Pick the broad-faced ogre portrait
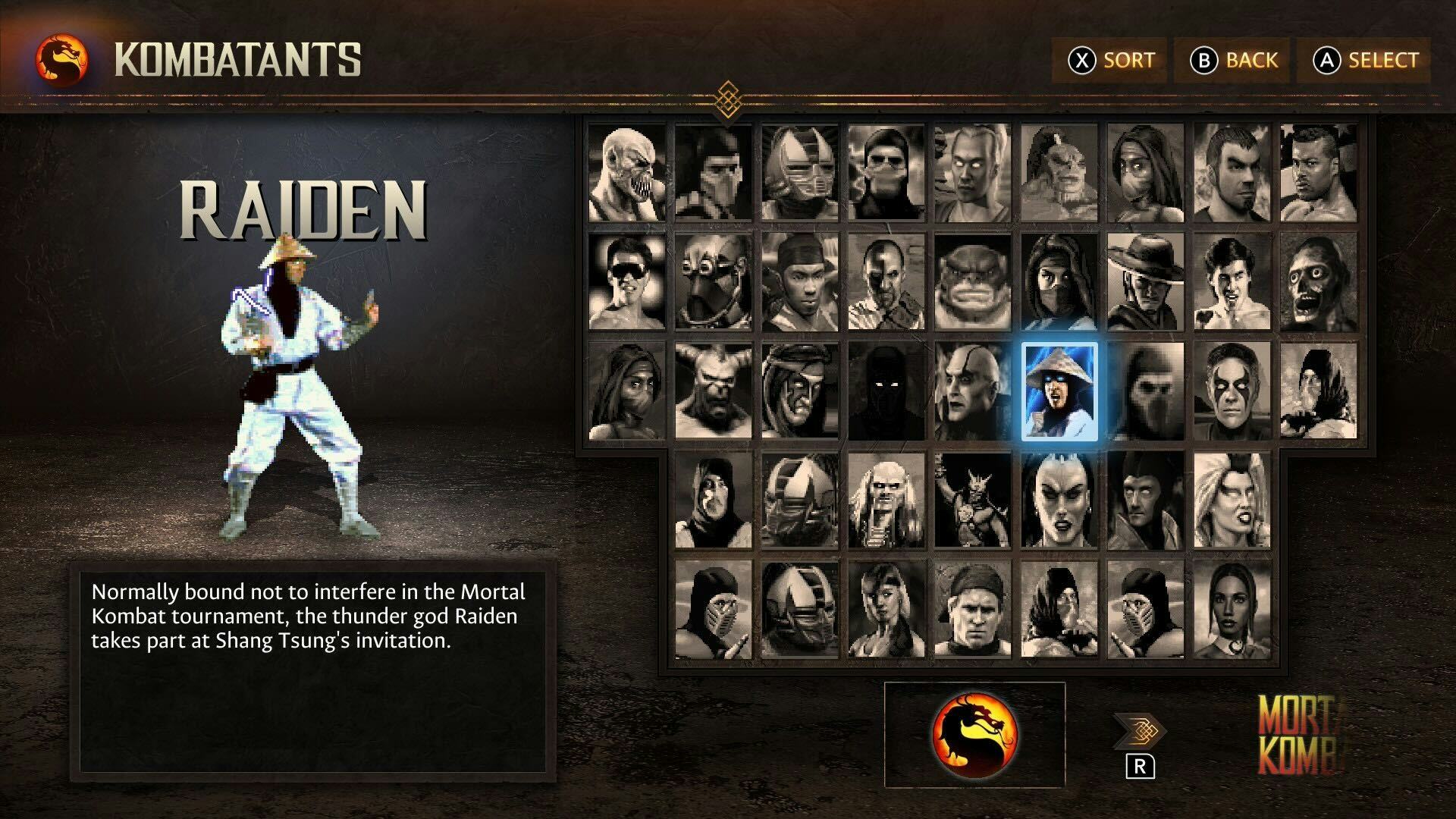1456x819 pixels. (973, 282)
